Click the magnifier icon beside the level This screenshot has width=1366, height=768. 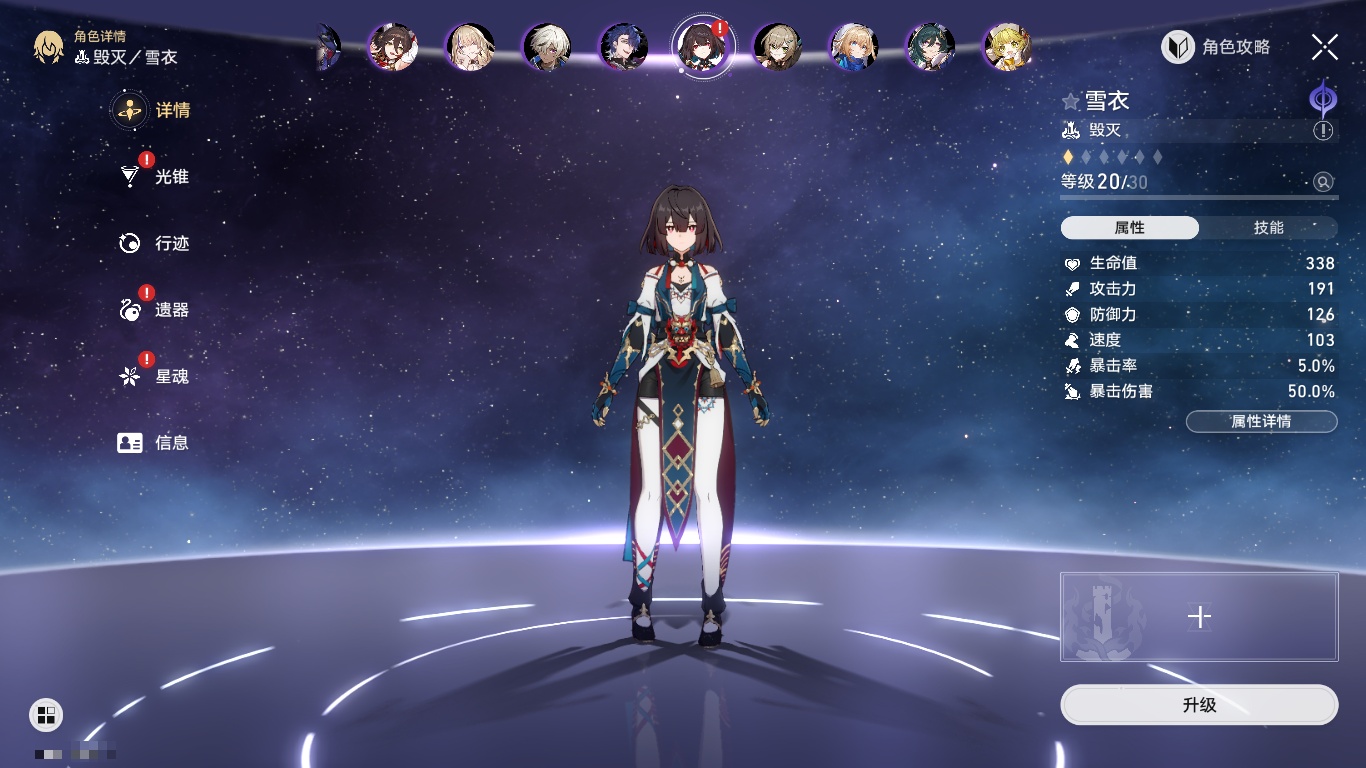click(x=1323, y=182)
